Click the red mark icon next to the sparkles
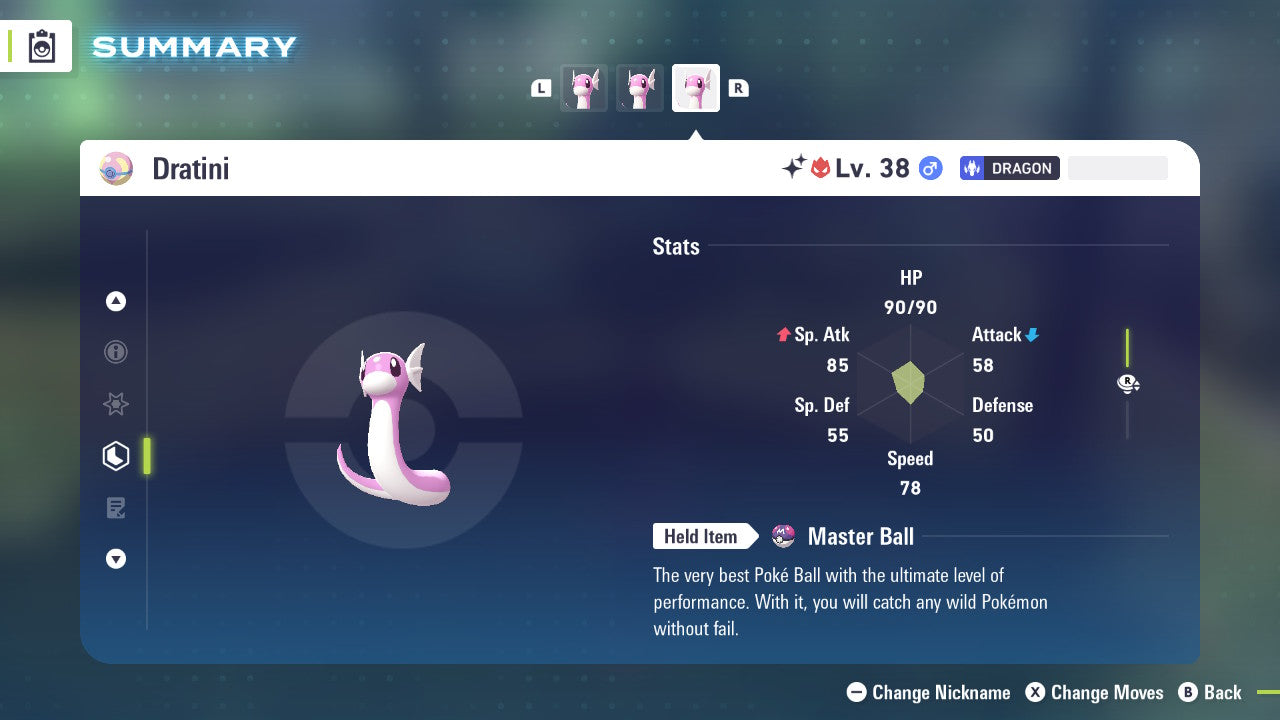The height and width of the screenshot is (720, 1280). [822, 168]
